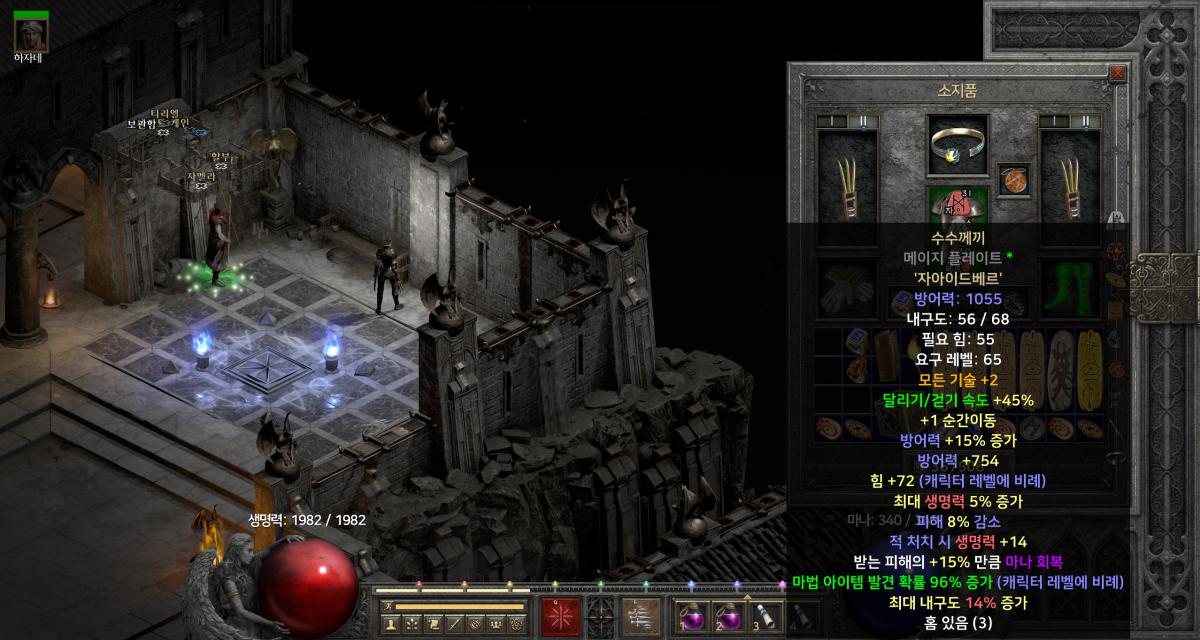Close the inventory panel
The width and height of the screenshot is (1200, 640).
pyautogui.click(x=1117, y=73)
